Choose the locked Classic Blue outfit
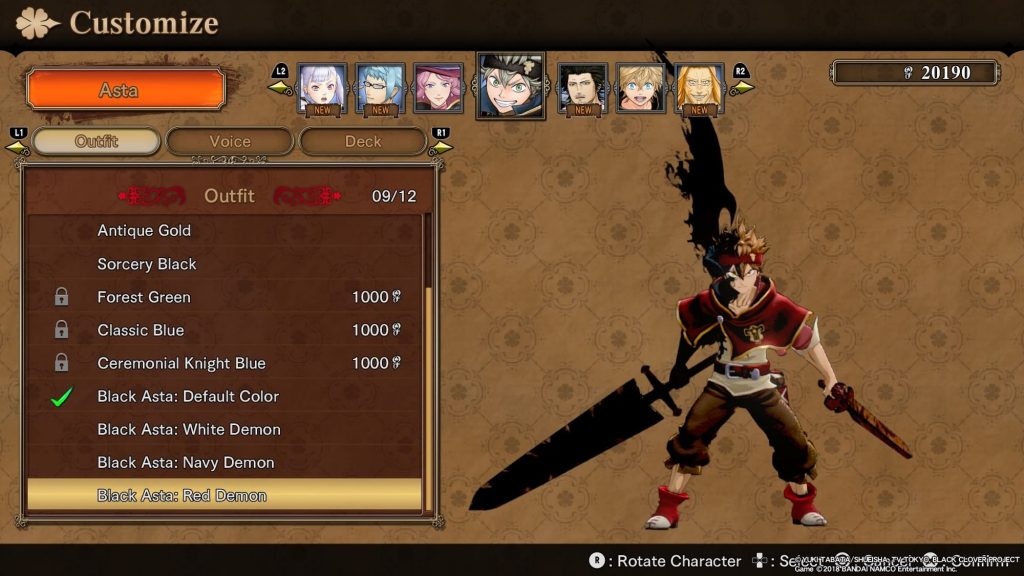The width and height of the screenshot is (1024, 576). pos(141,330)
